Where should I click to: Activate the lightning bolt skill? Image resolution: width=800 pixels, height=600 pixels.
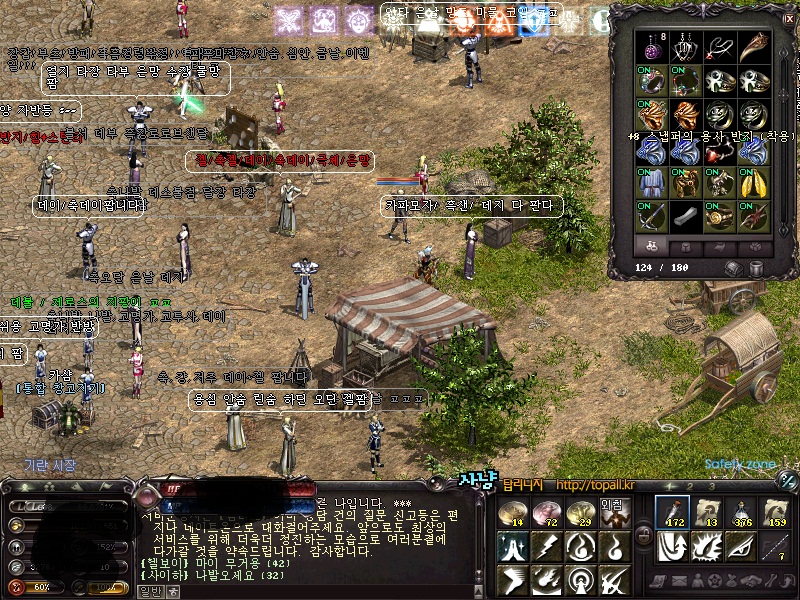[x=548, y=546]
